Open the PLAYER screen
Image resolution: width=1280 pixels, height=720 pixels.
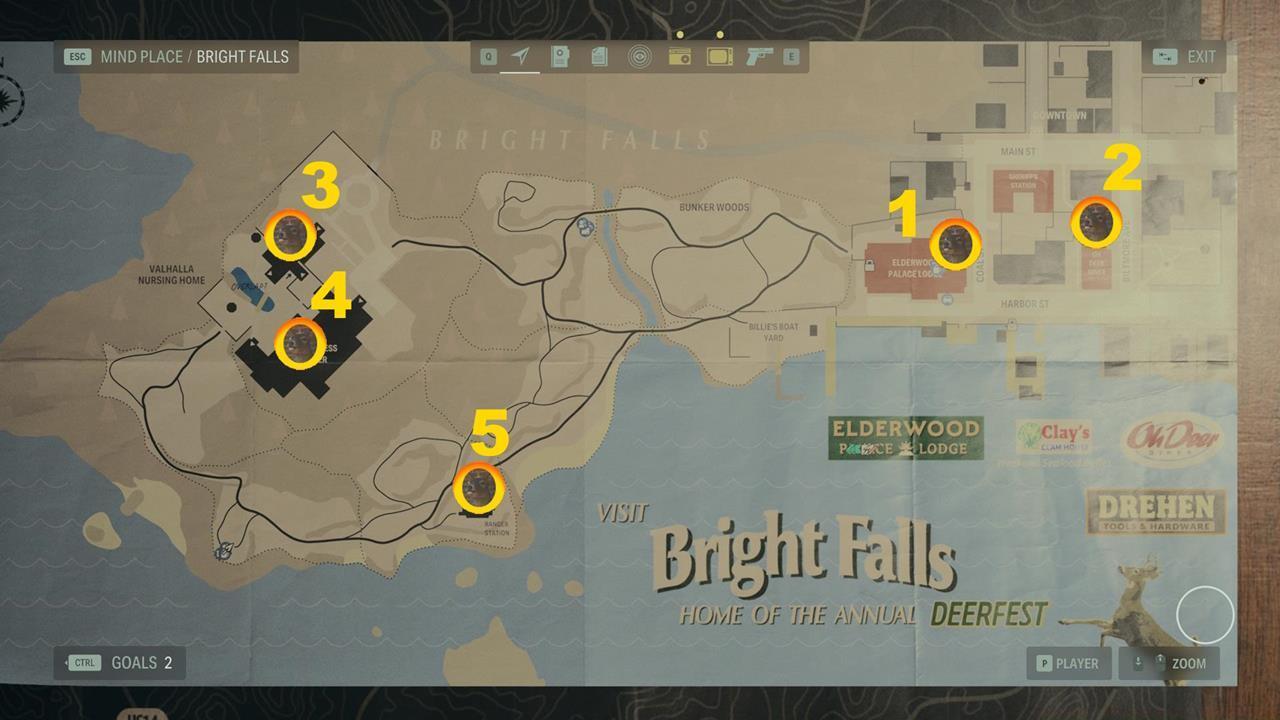(x=1068, y=663)
